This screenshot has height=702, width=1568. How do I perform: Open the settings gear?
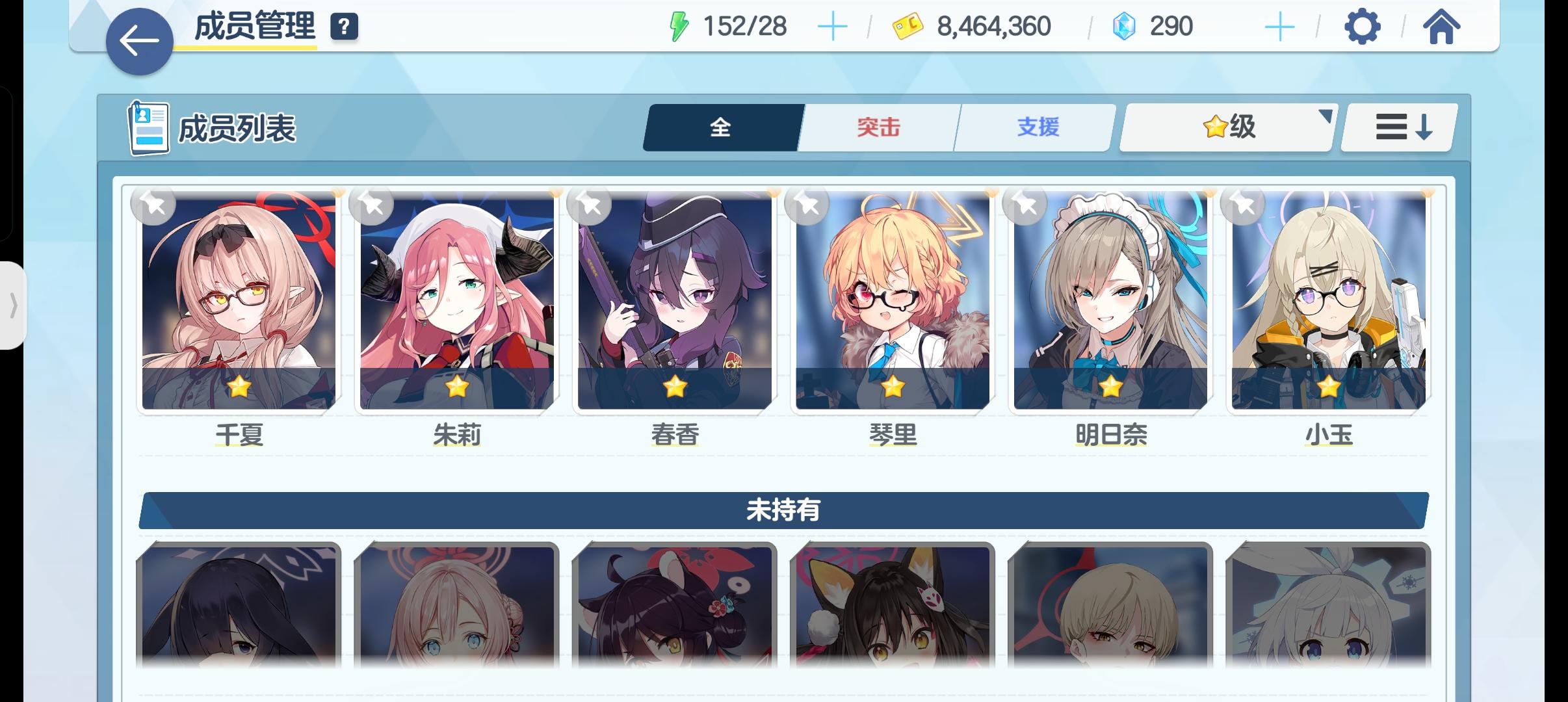click(1363, 26)
